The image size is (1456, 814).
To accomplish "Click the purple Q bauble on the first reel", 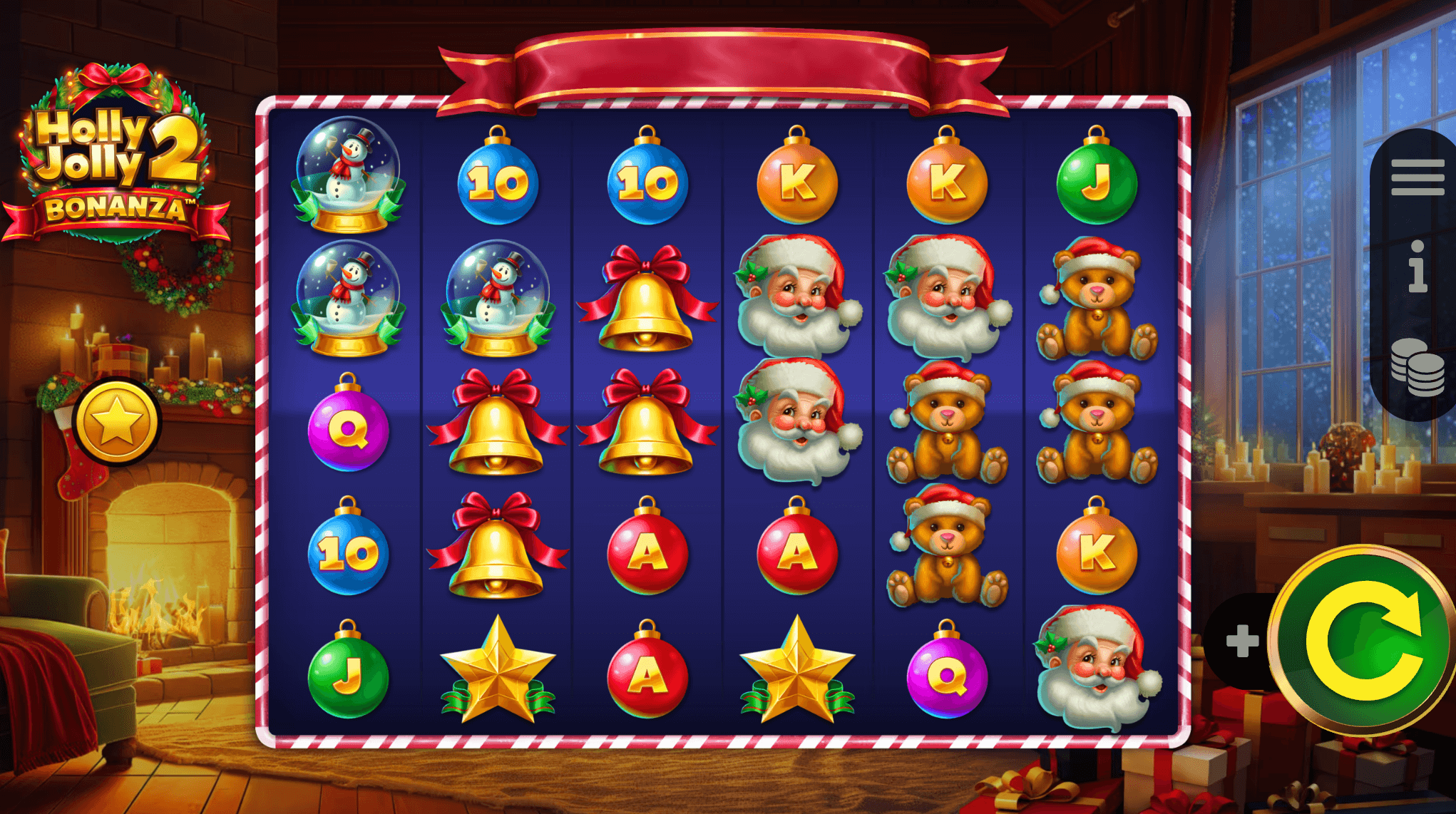I will click(x=349, y=431).
